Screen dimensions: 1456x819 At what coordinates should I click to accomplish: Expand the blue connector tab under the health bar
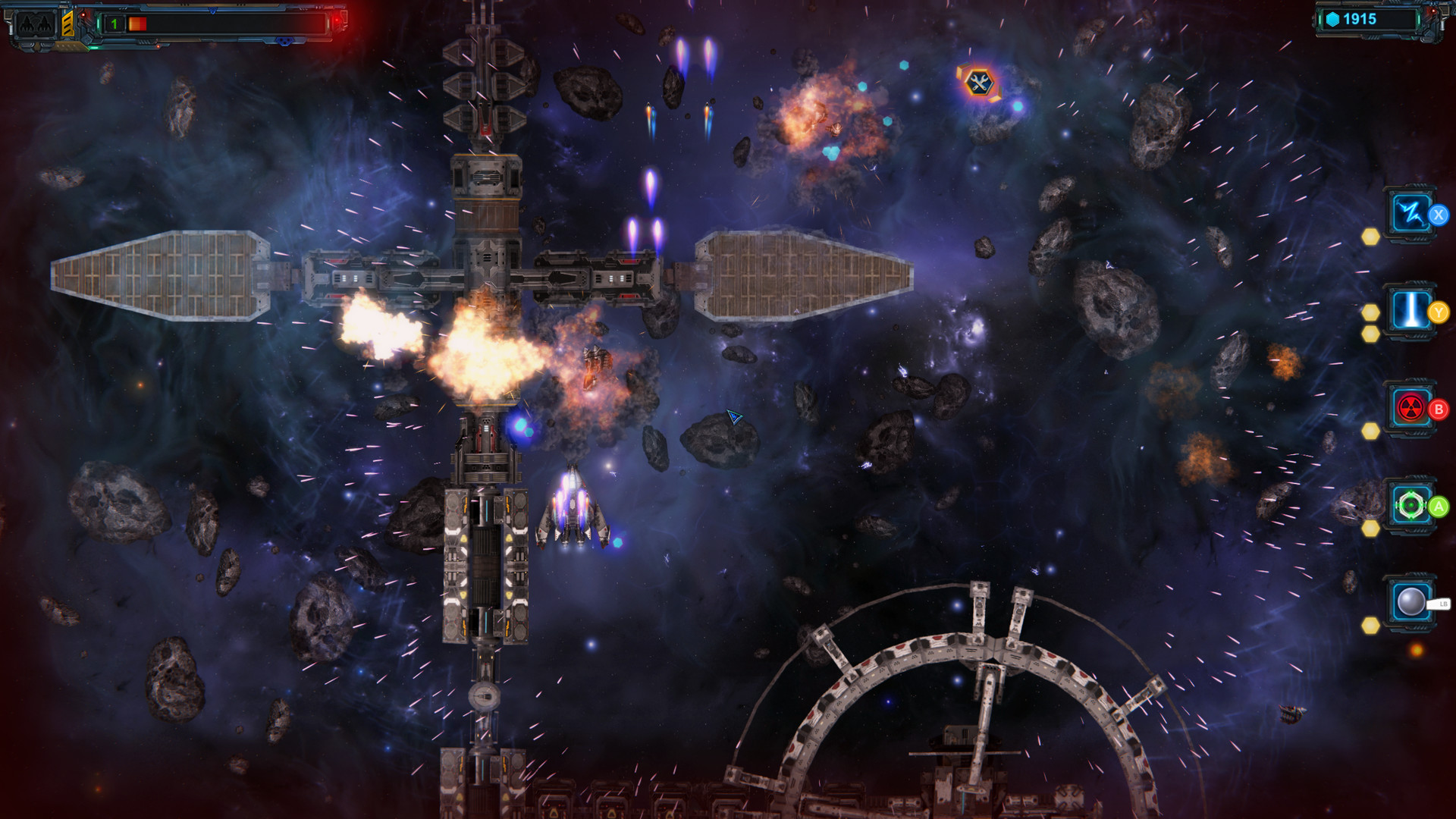[x=284, y=42]
